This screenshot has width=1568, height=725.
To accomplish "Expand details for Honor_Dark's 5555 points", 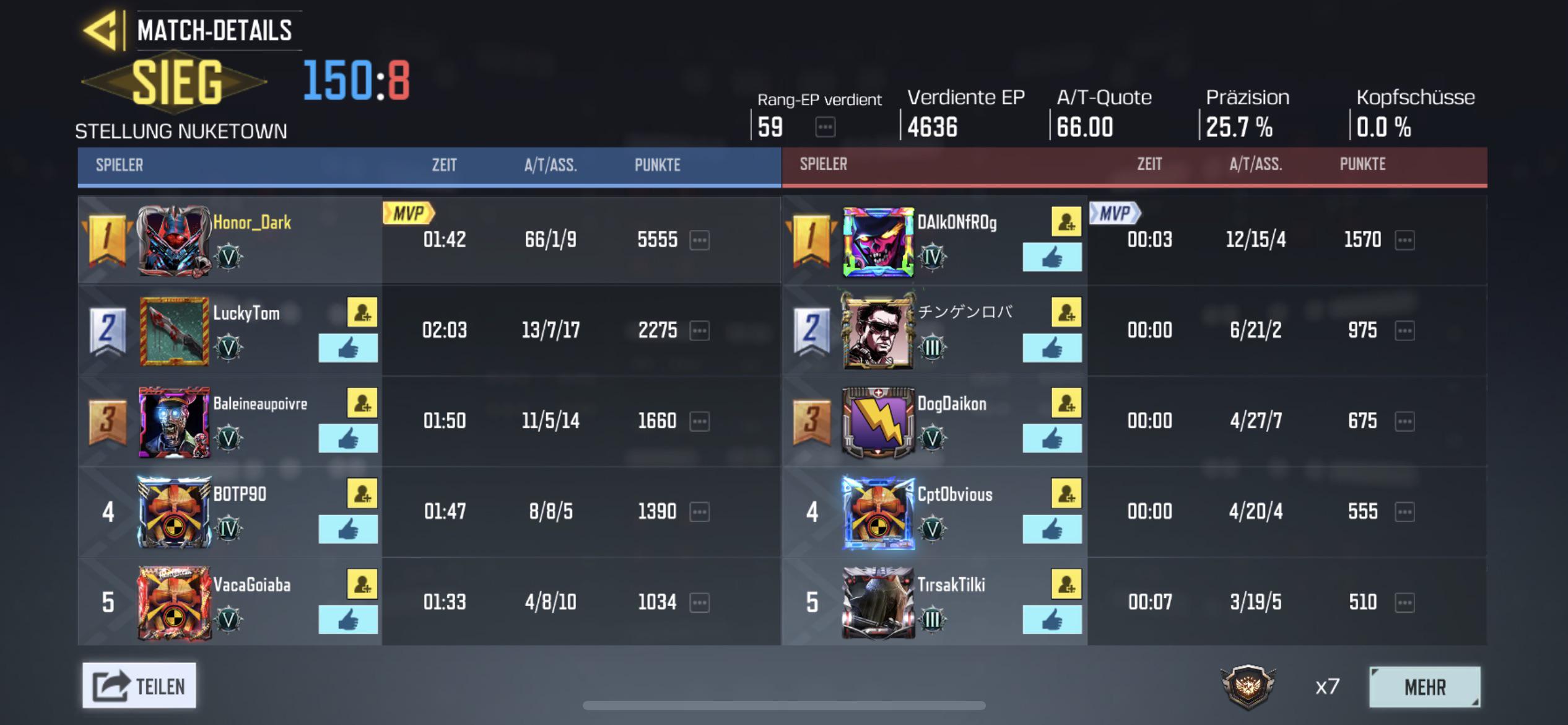I will 699,241.
